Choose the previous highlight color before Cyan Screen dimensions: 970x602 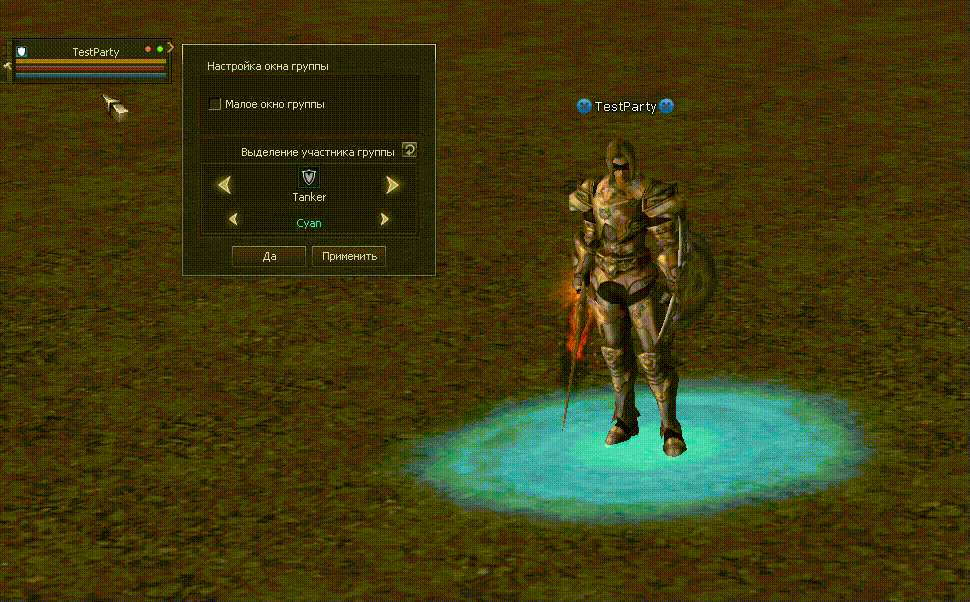click(x=233, y=220)
